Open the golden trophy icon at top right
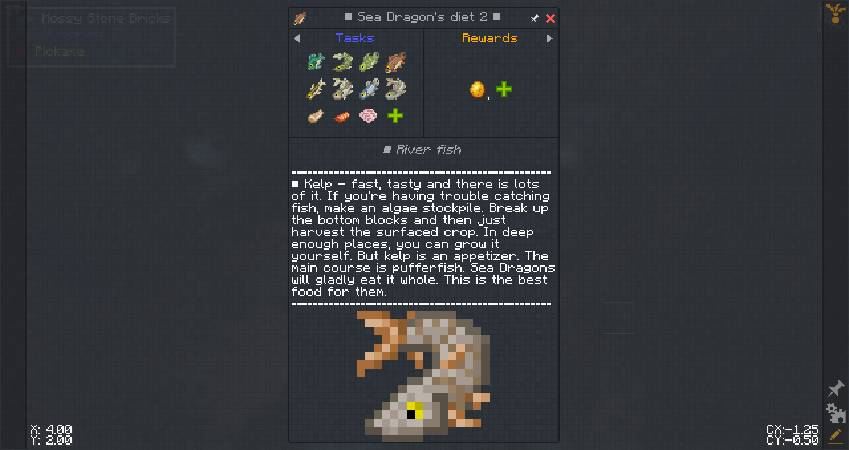The height and width of the screenshot is (450, 849). coord(833,13)
